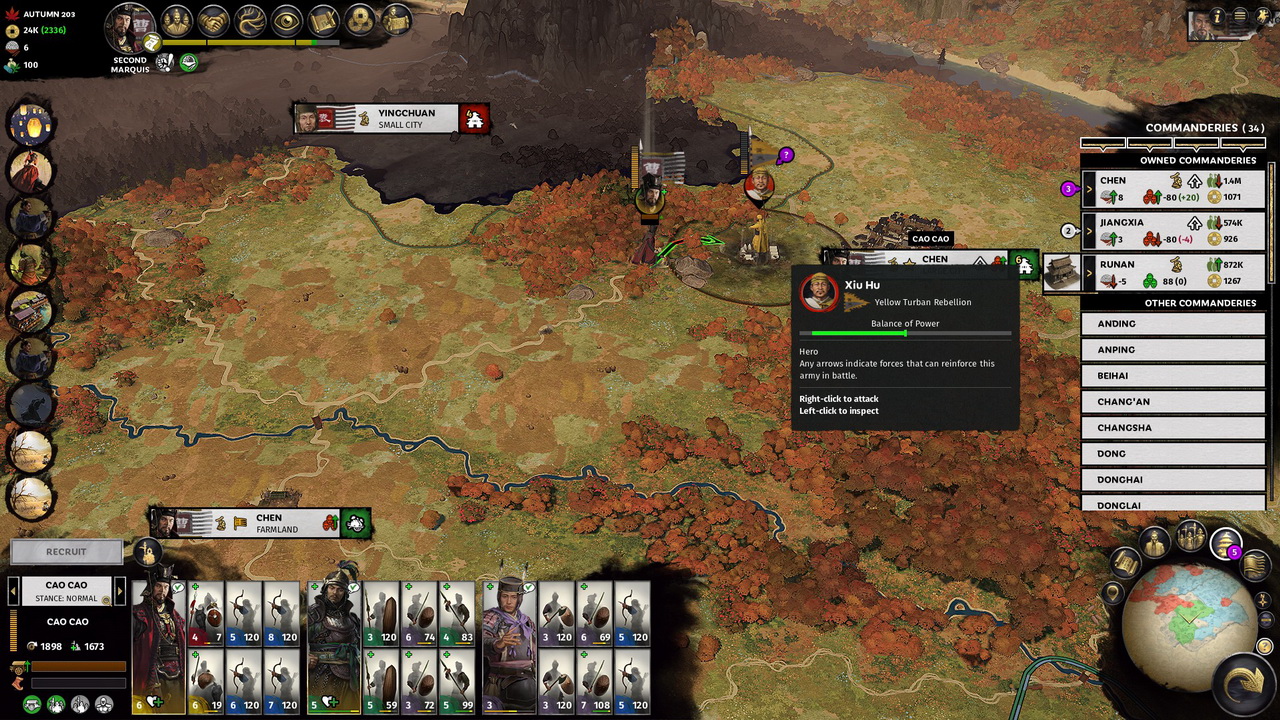The height and width of the screenshot is (720, 1280).
Task: Select Runan in owned commanderies list
Action: point(1117,265)
